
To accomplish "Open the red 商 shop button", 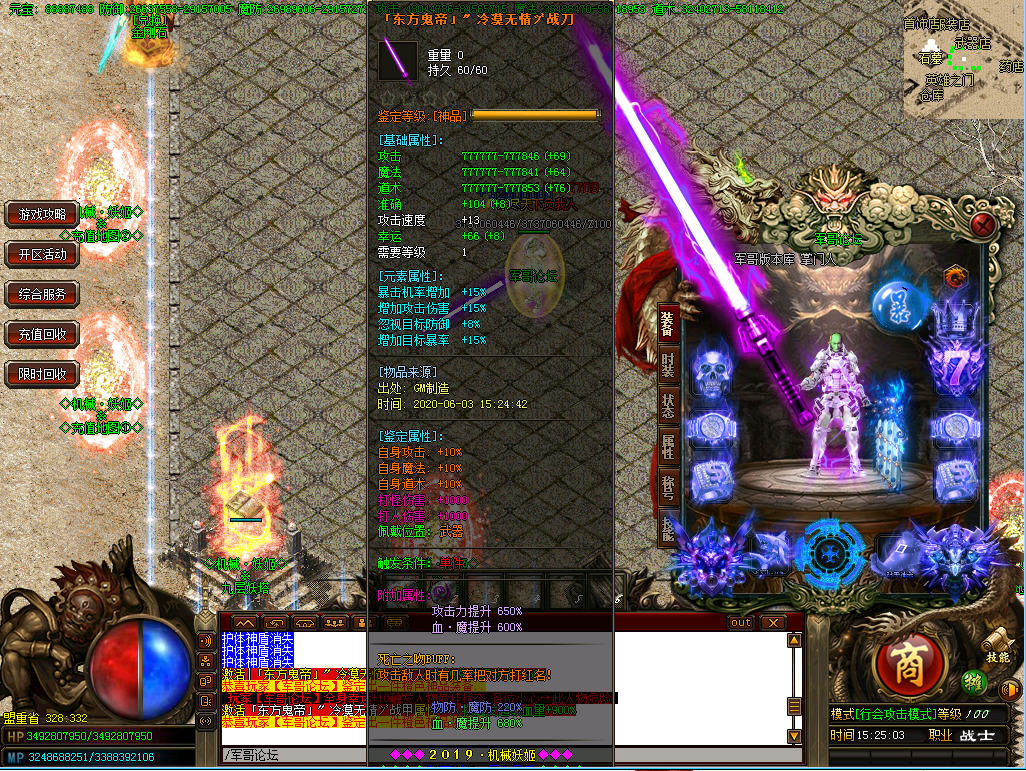I will 908,668.
